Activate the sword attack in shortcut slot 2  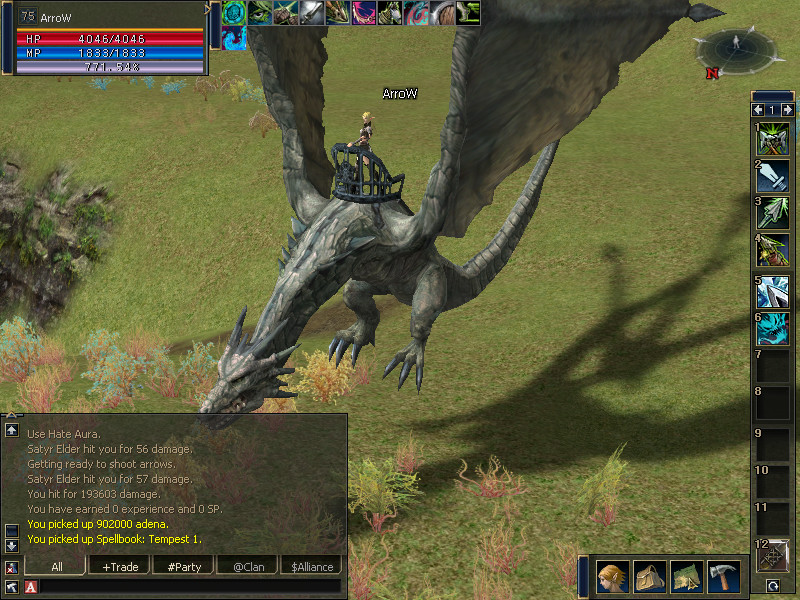pyautogui.click(x=772, y=176)
